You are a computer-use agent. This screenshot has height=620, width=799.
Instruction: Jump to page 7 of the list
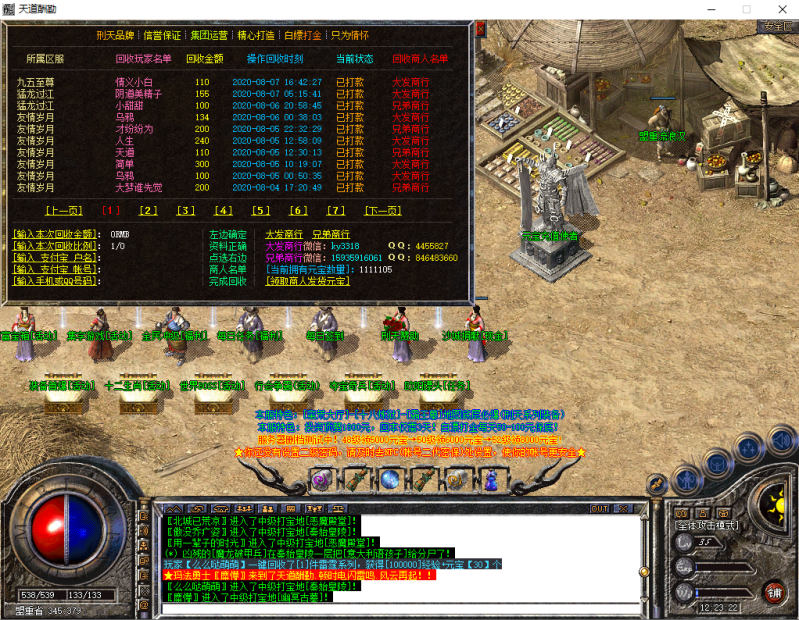pos(336,211)
